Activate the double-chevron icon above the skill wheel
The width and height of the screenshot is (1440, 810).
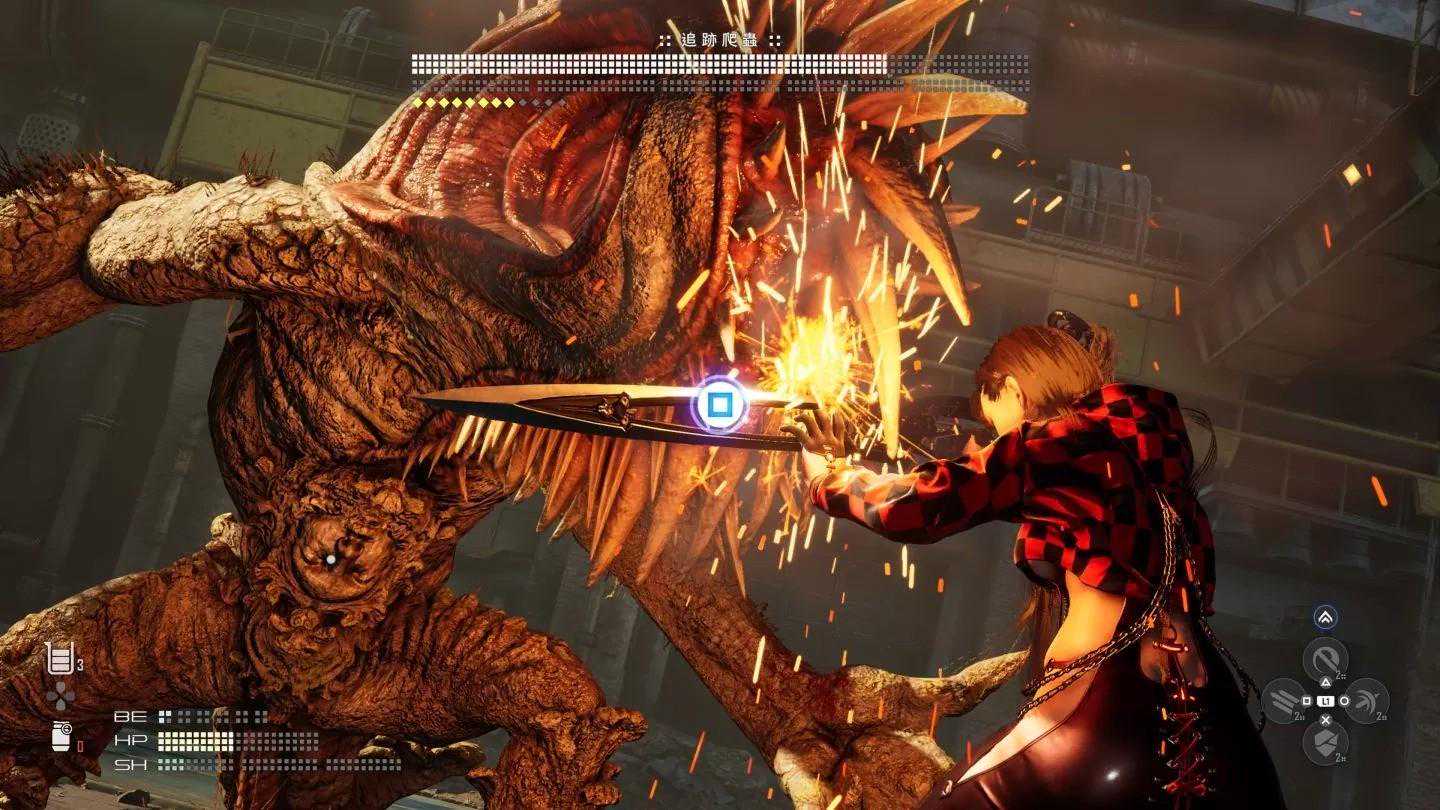(x=1325, y=618)
